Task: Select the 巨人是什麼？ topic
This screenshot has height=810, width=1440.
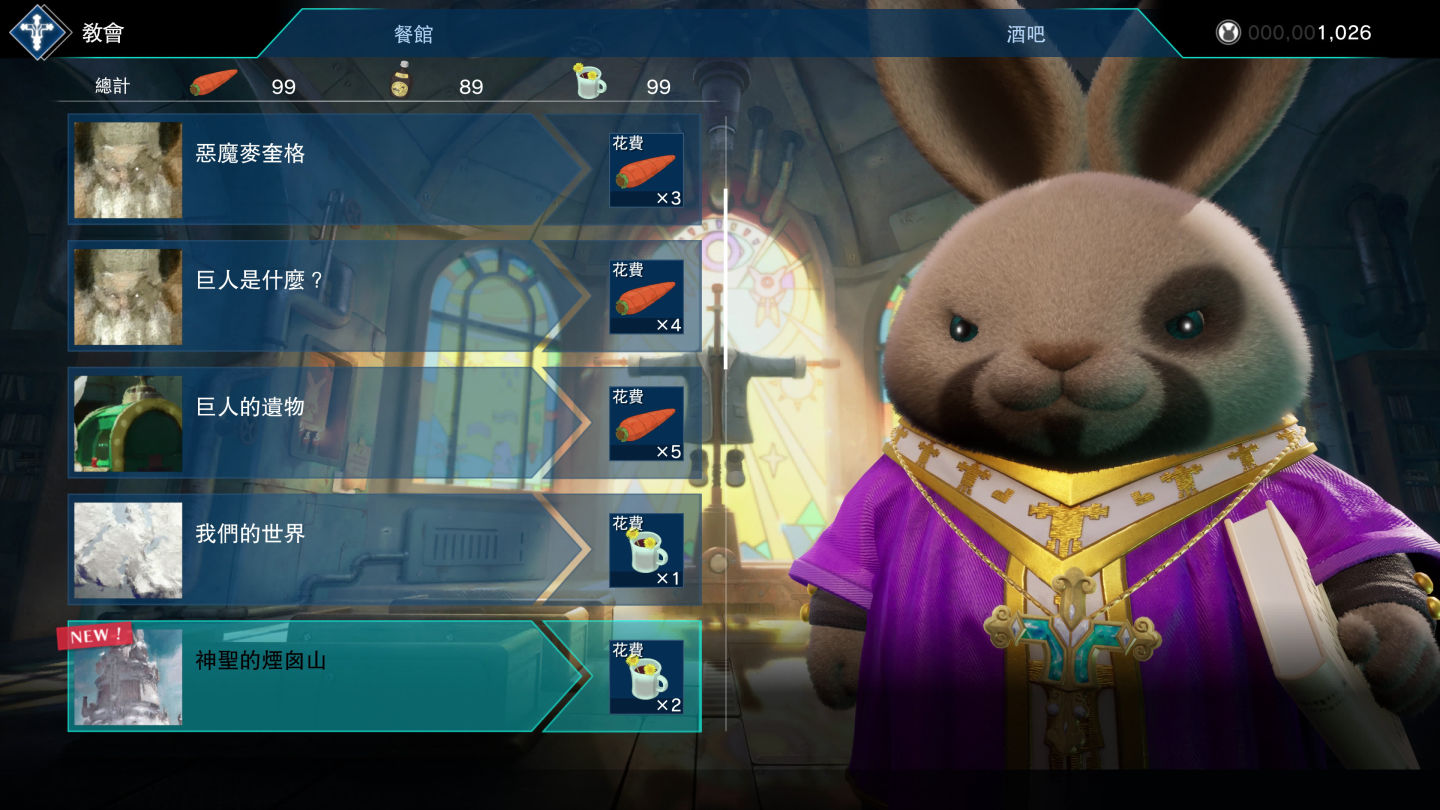Action: coord(330,296)
